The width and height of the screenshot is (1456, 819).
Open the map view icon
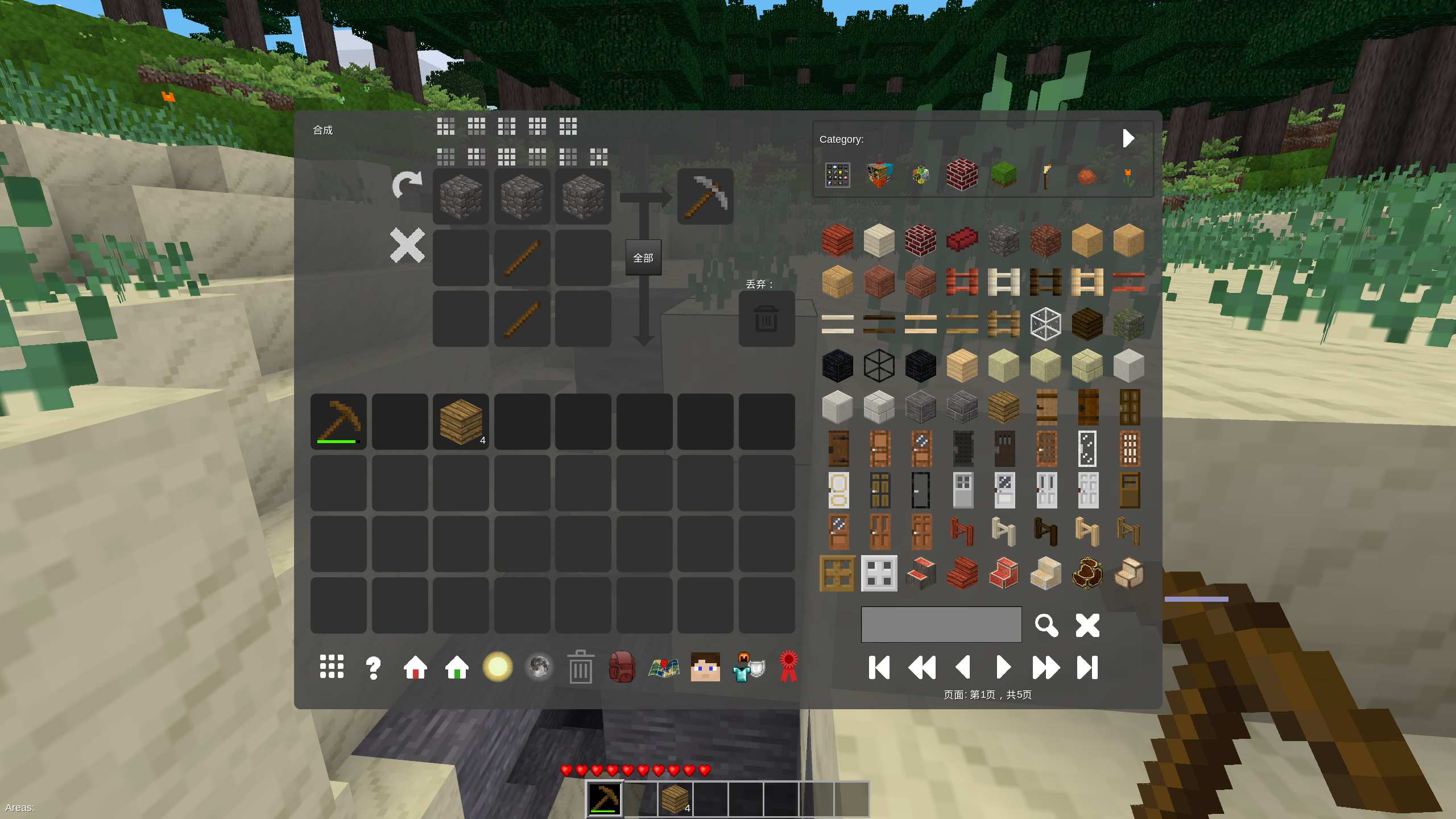[664, 667]
